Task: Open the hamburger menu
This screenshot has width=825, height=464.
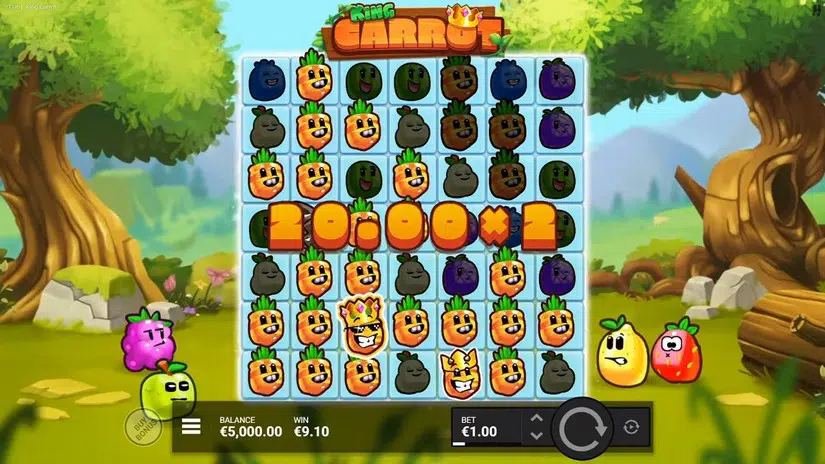Action: point(191,428)
